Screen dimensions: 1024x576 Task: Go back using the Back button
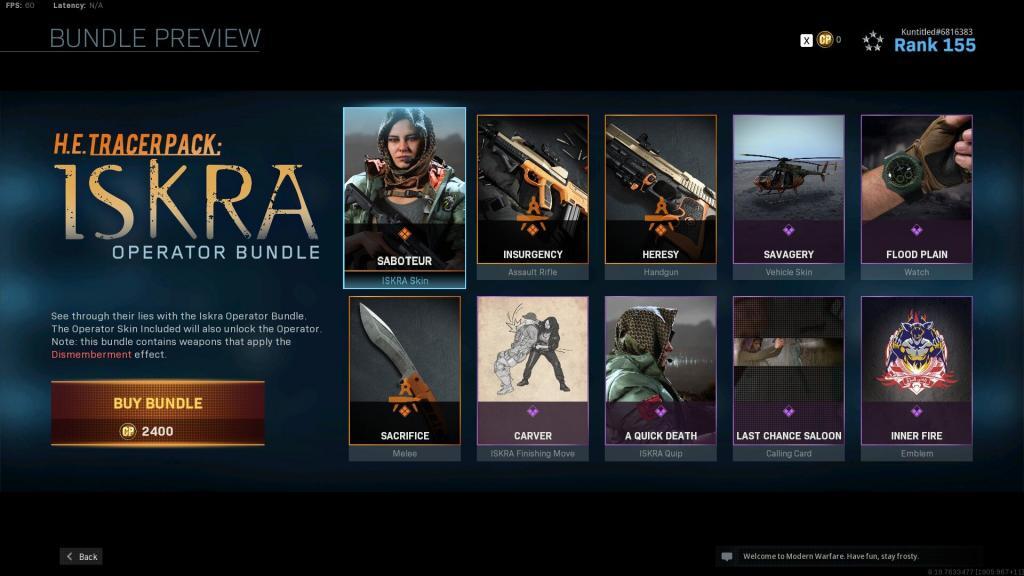tap(81, 556)
